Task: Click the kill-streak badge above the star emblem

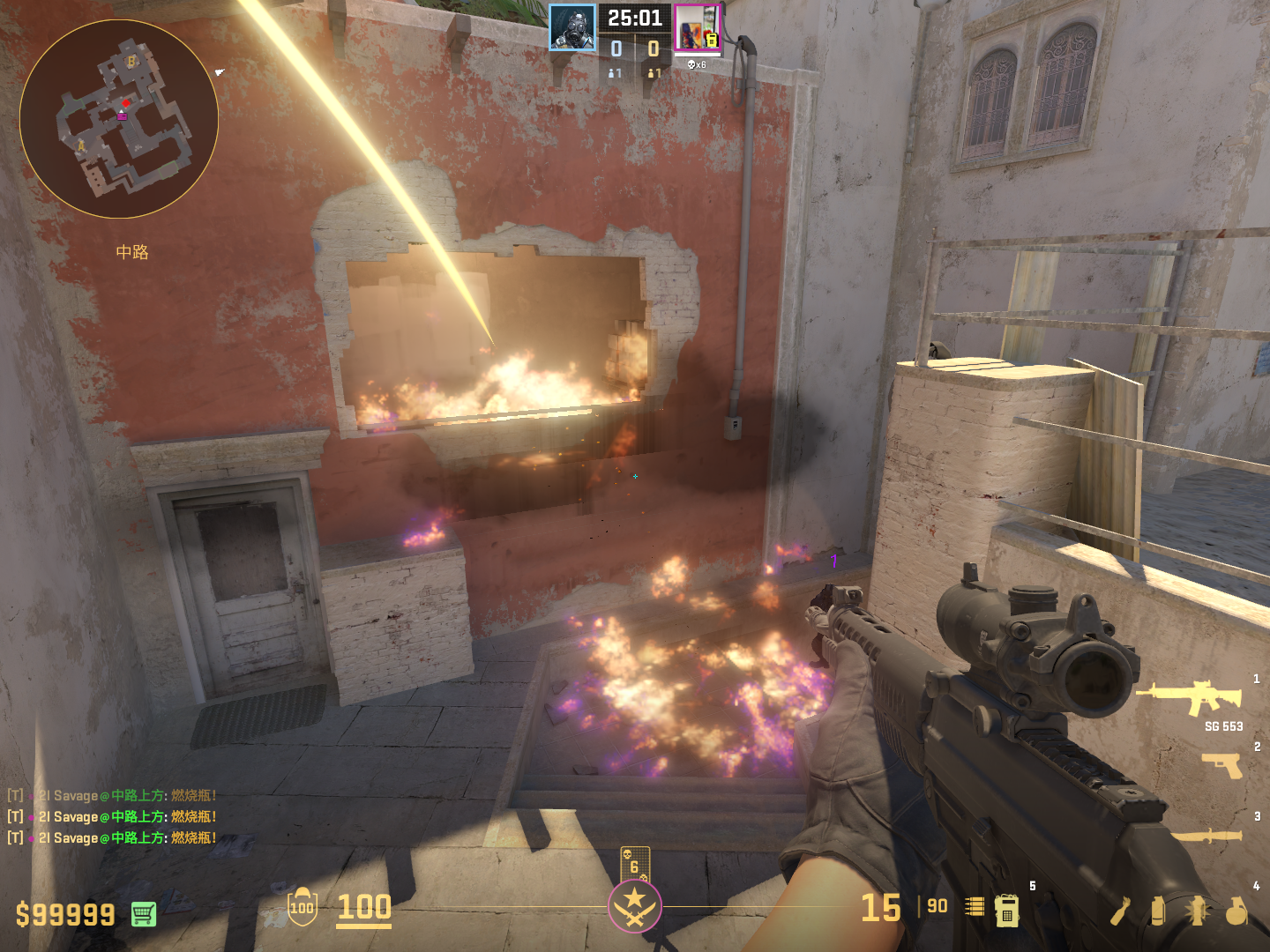Action: [x=635, y=865]
